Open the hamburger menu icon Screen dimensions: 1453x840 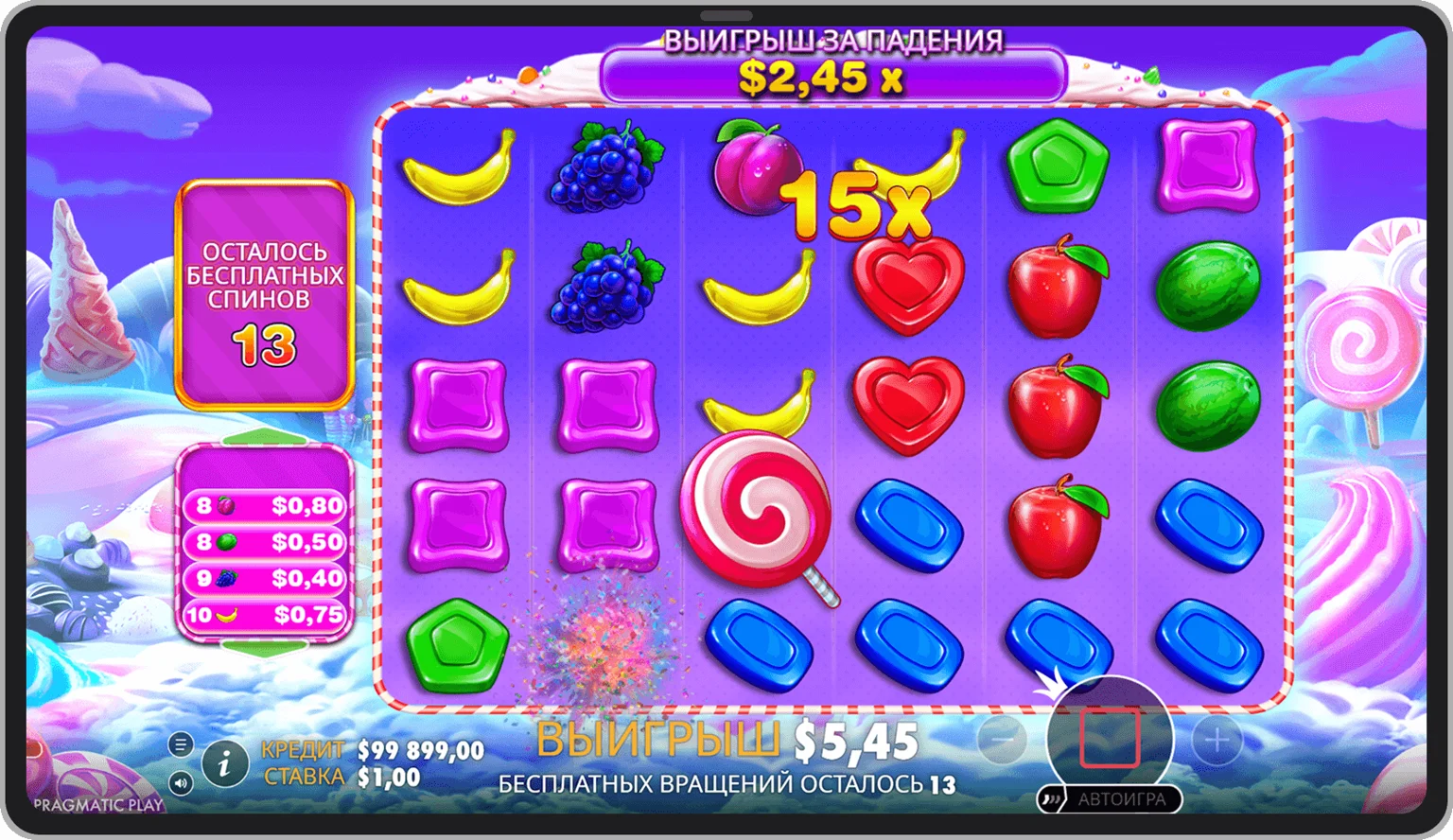click(183, 744)
